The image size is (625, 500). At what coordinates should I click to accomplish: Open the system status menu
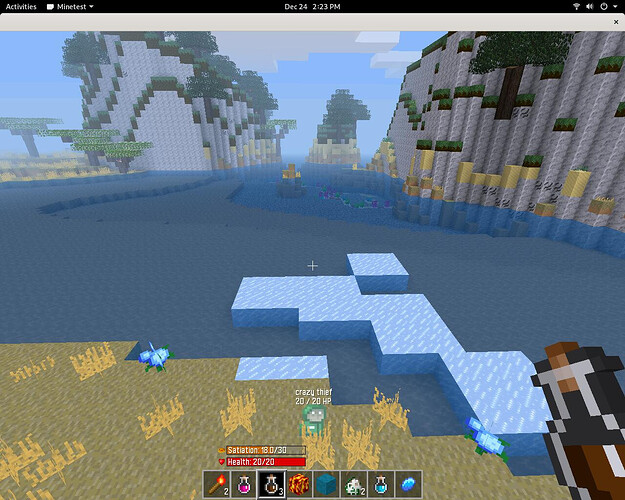point(597,6)
